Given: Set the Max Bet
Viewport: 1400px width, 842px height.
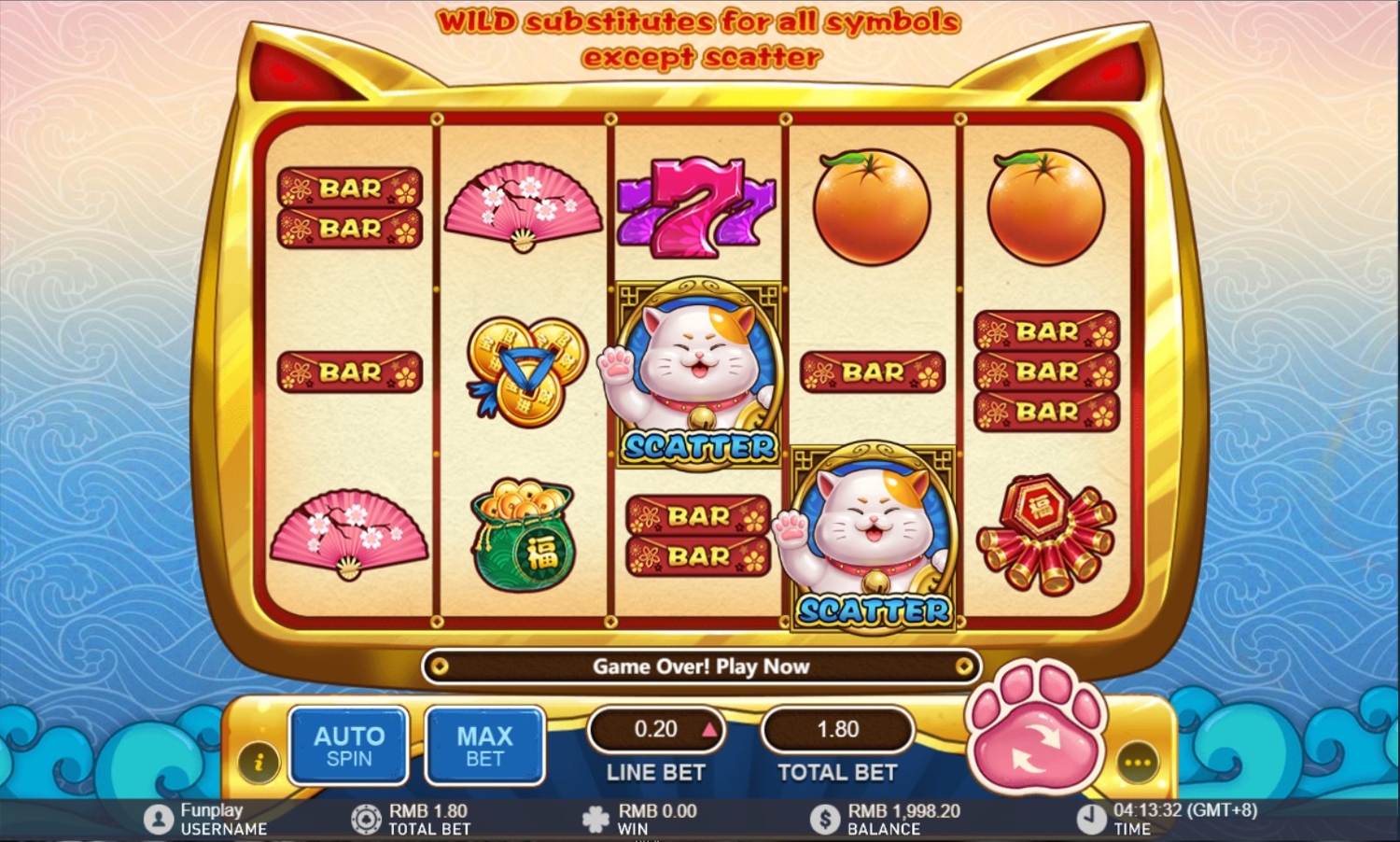Looking at the screenshot, I should point(484,746).
